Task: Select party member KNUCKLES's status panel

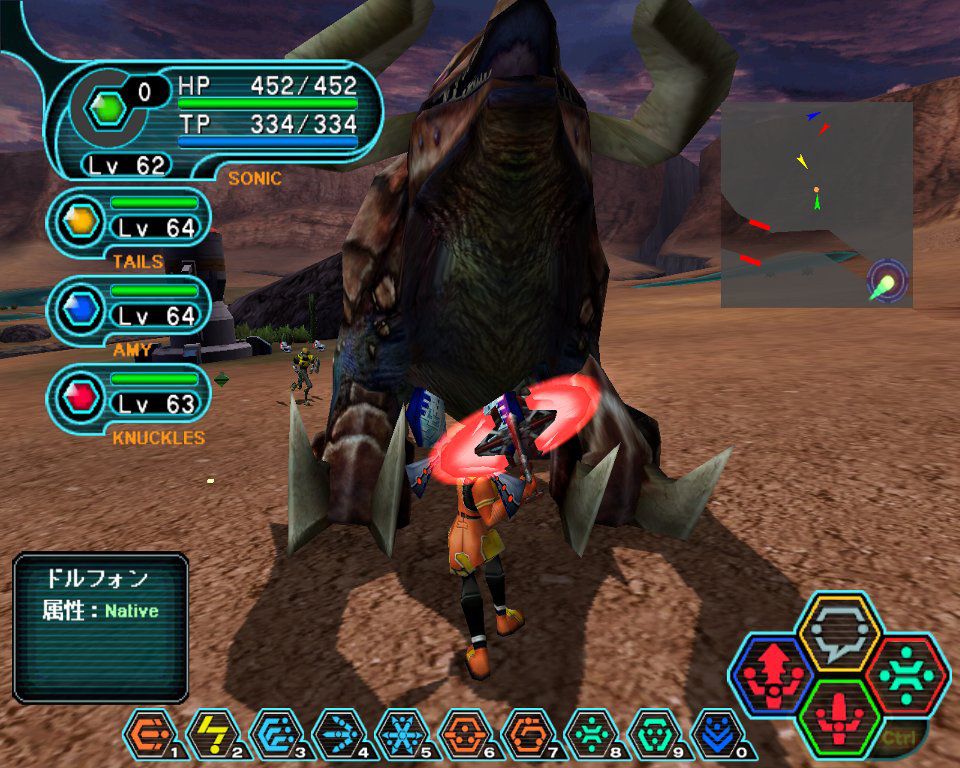Action: coord(130,398)
